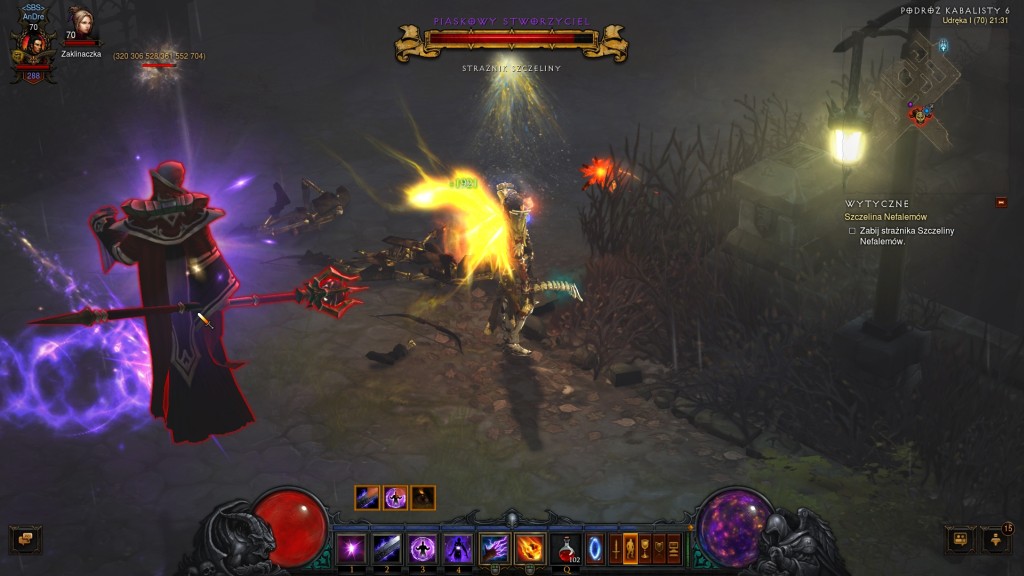This screenshot has height=576, width=1024.
Task: Open the character inventory button
Action: click(x=630, y=549)
